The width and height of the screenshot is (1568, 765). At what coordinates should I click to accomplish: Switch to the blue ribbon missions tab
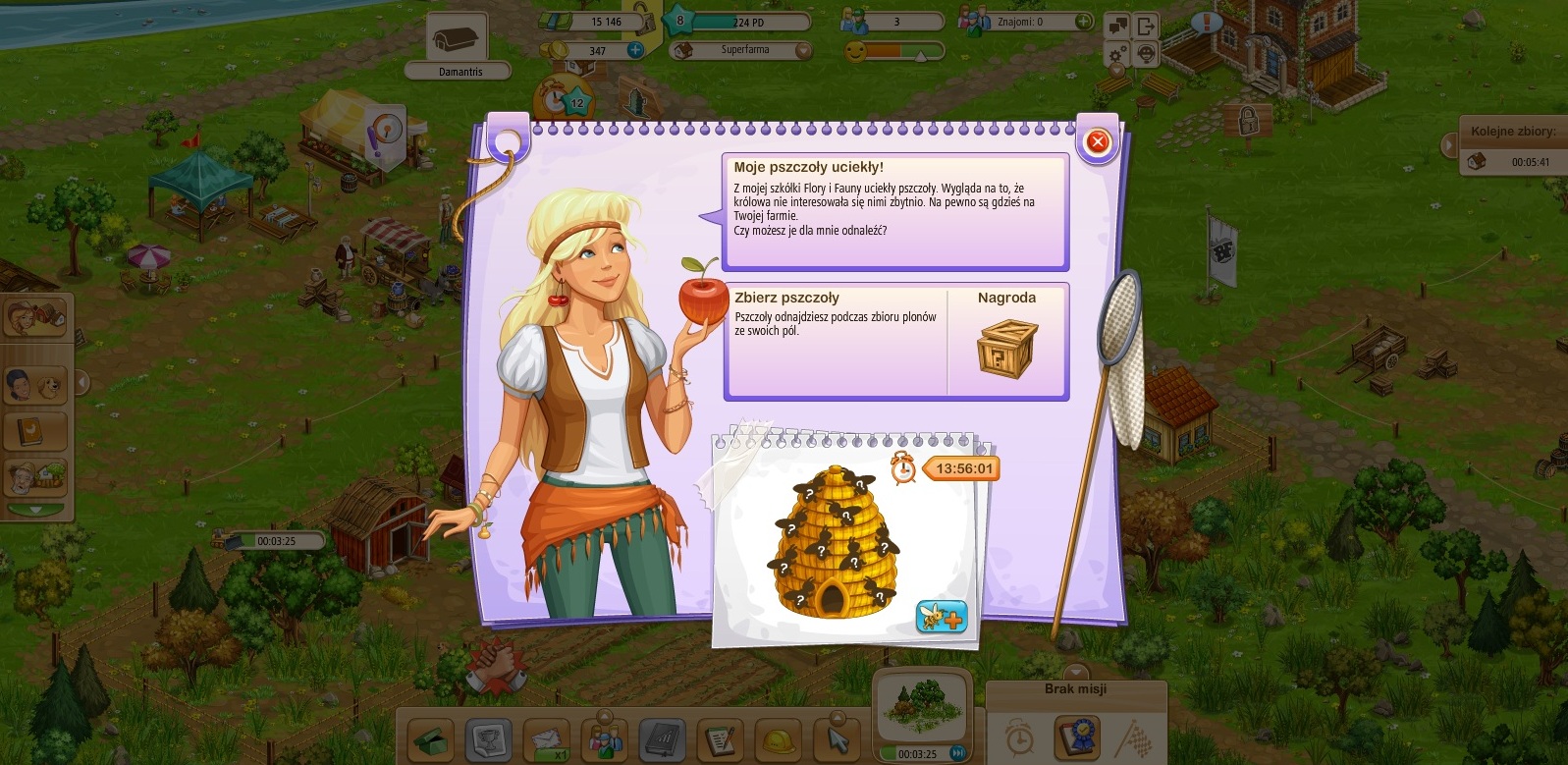pos(1075,737)
